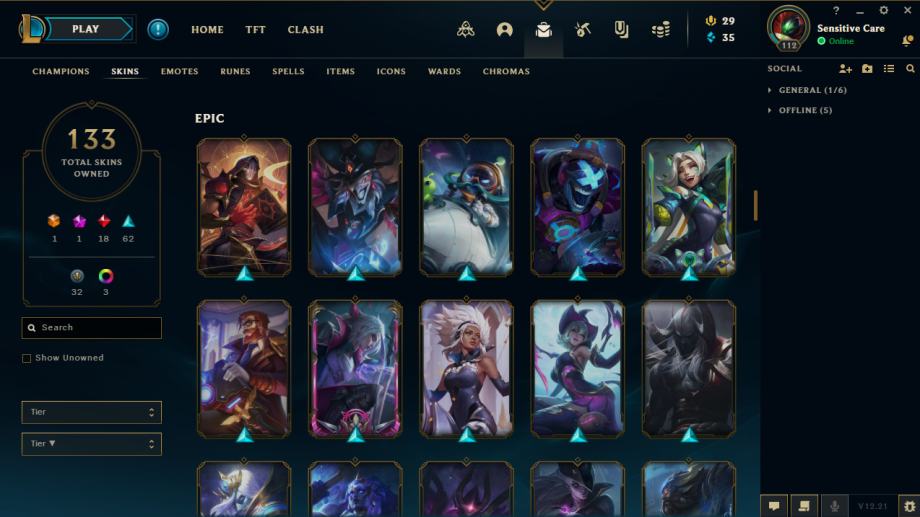Image resolution: width=920 pixels, height=517 pixels.
Task: Click the add friend icon
Action: [x=845, y=69]
